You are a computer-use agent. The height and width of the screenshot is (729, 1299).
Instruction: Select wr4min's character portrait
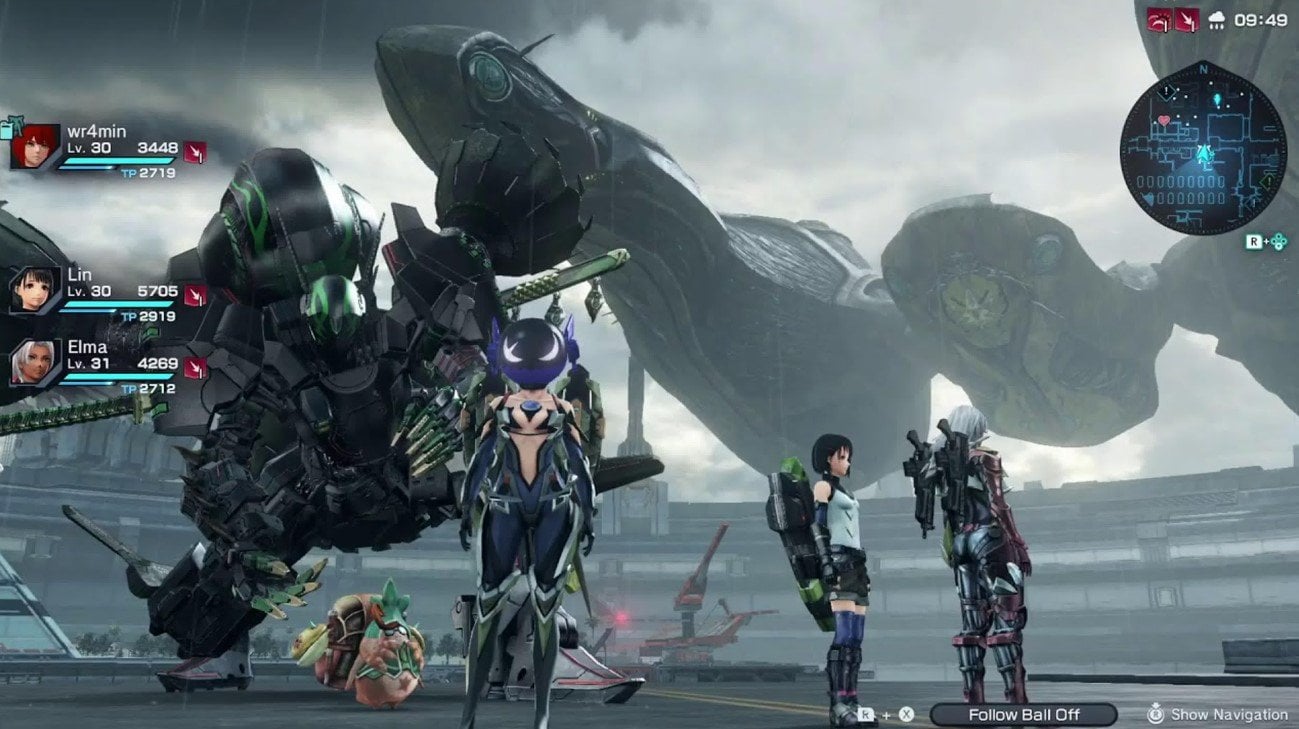point(35,146)
